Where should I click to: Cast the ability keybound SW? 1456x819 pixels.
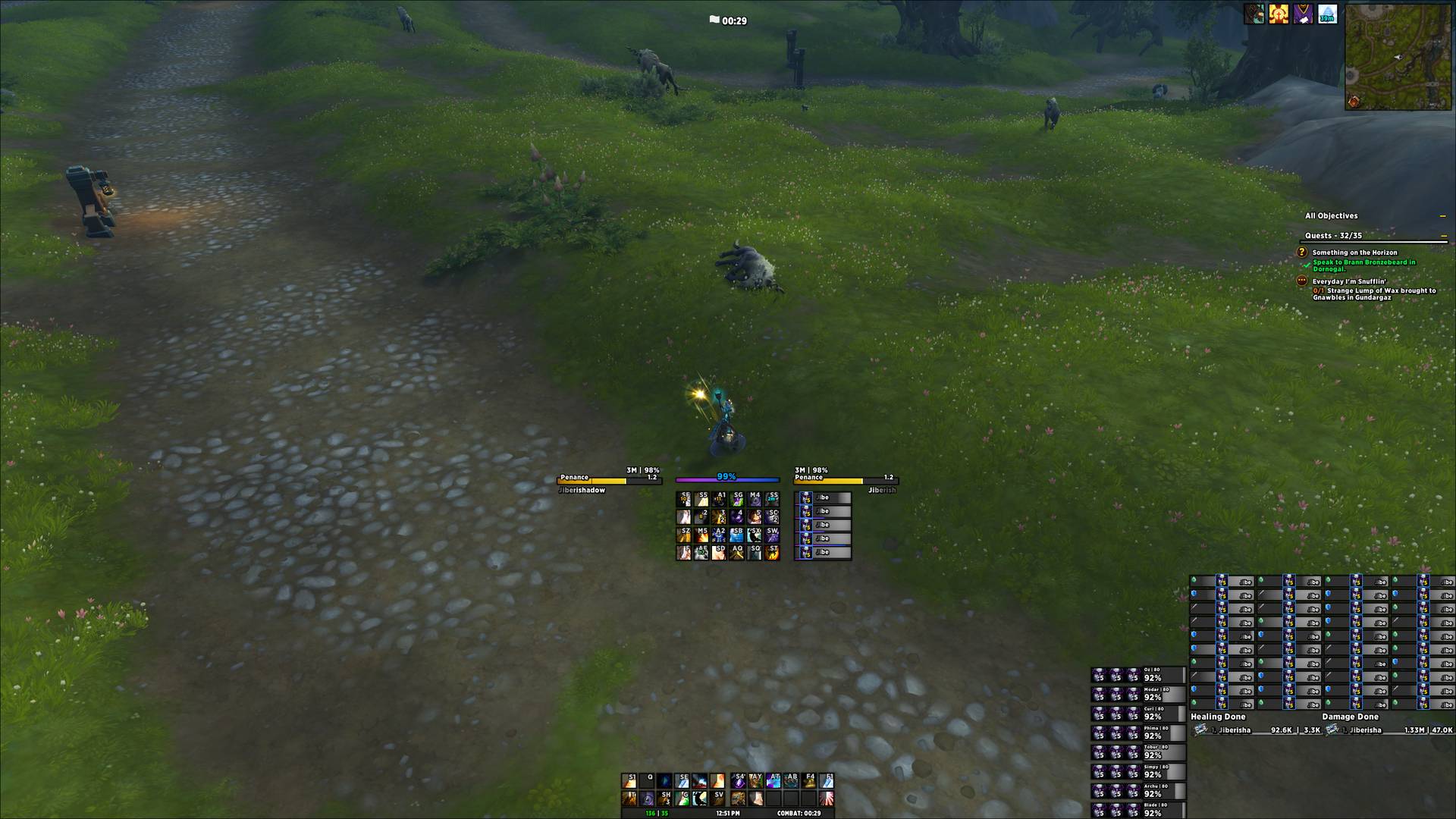coord(772,535)
